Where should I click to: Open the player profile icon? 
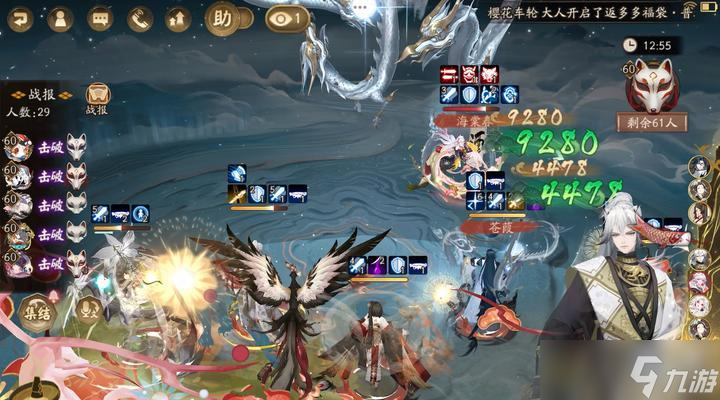click(x=60, y=18)
